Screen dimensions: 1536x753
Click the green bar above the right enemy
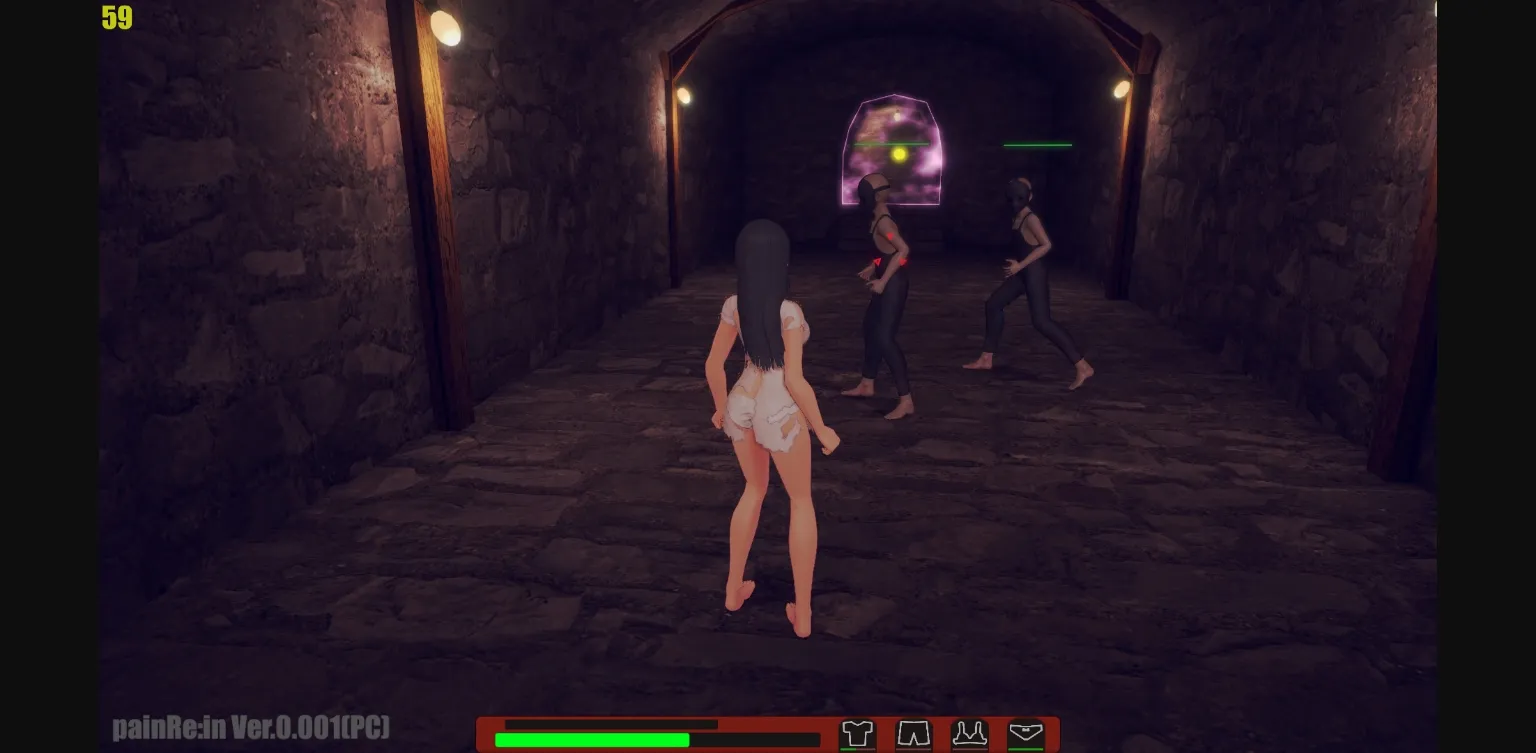pos(1037,145)
